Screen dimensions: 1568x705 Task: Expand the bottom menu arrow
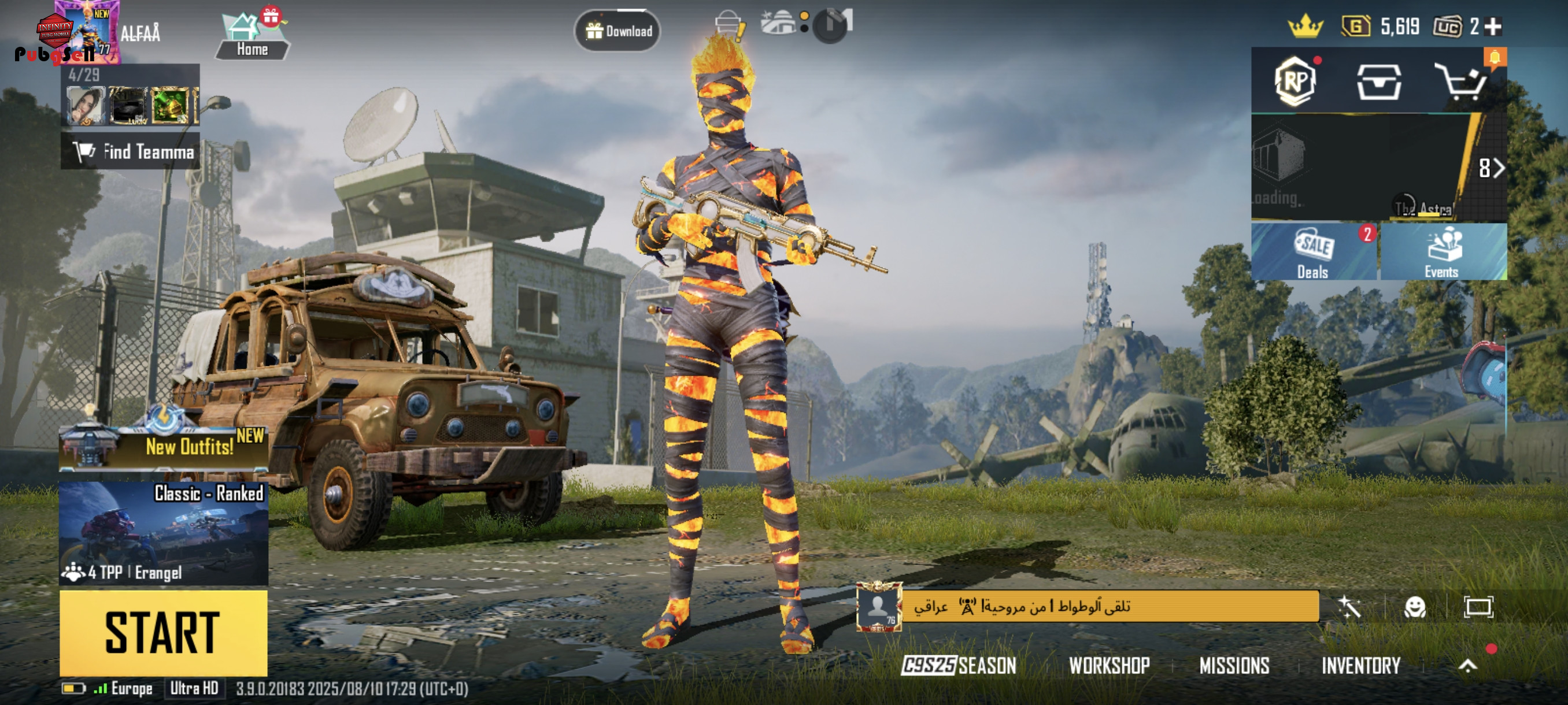[1467, 665]
